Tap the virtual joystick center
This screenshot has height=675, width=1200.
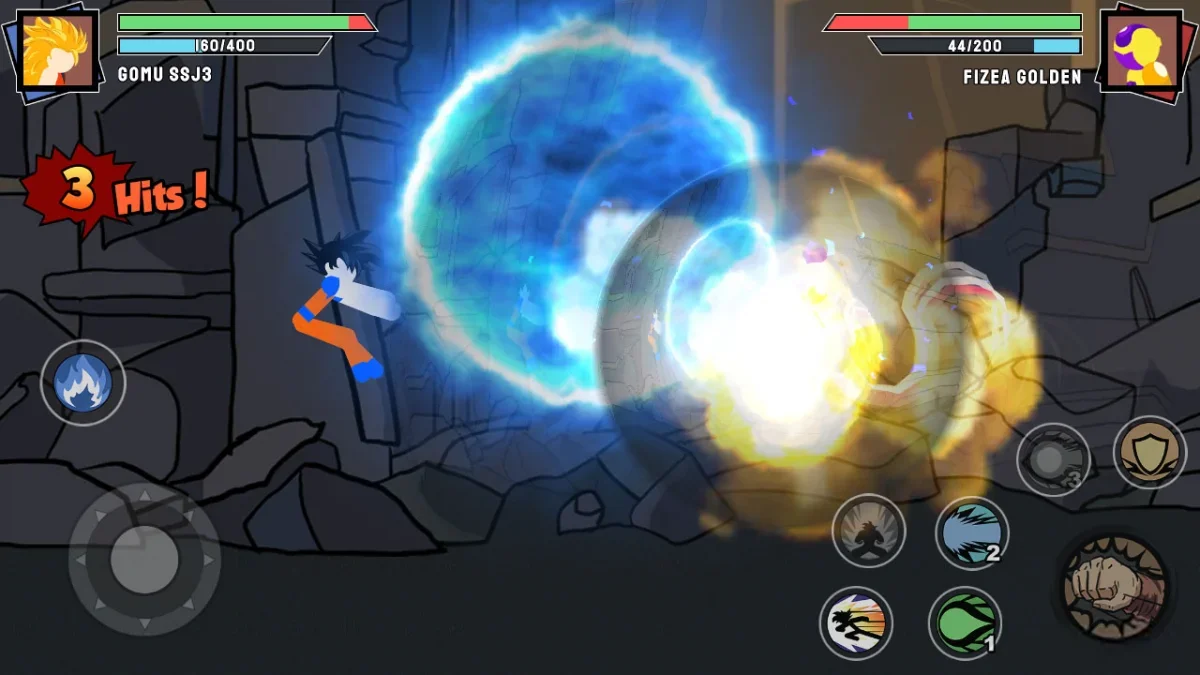[x=144, y=558]
